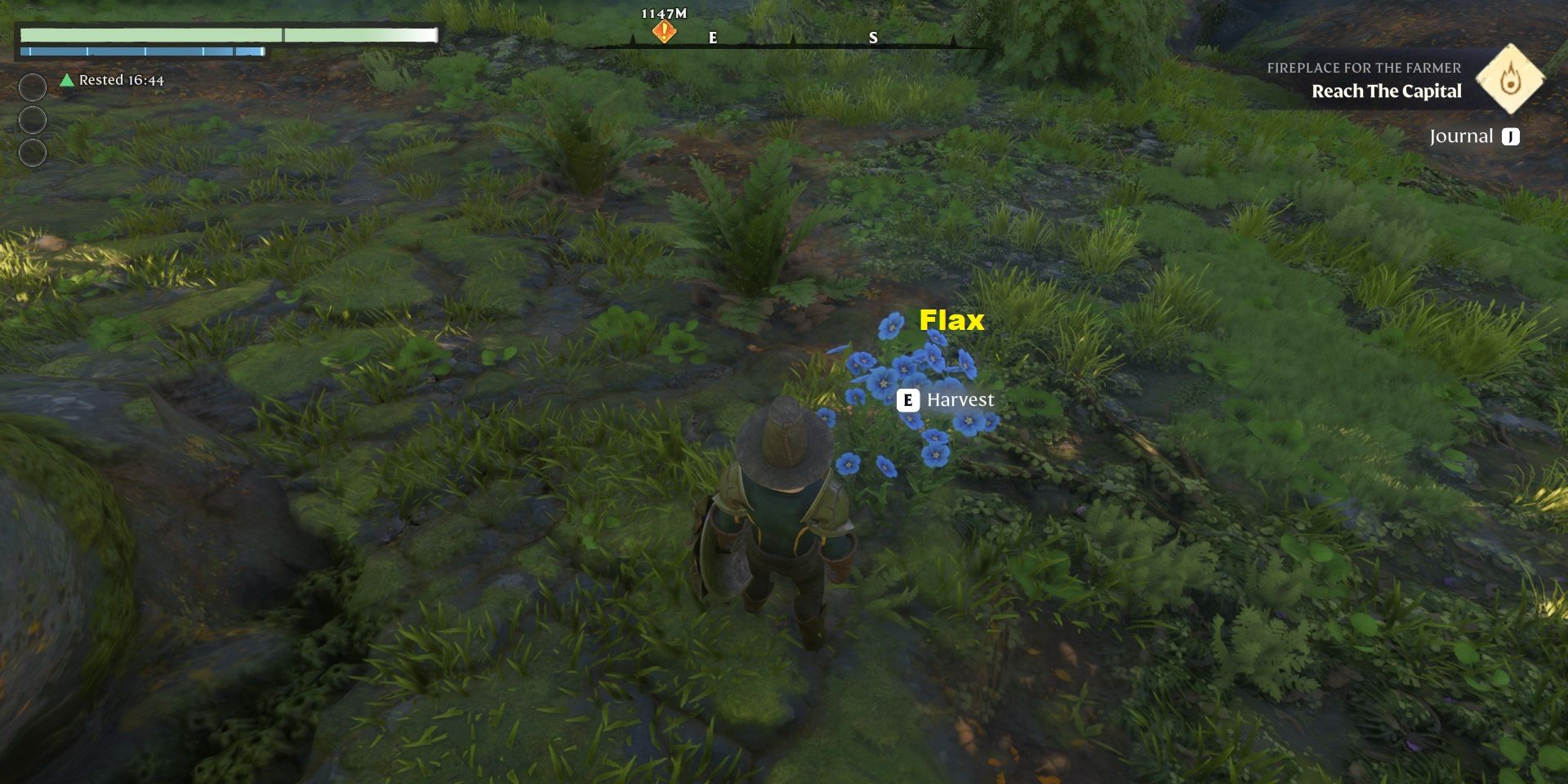Expand the Fireplace For The Farmer quest entry
Screen dimensions: 1568x784
[x=1363, y=69]
